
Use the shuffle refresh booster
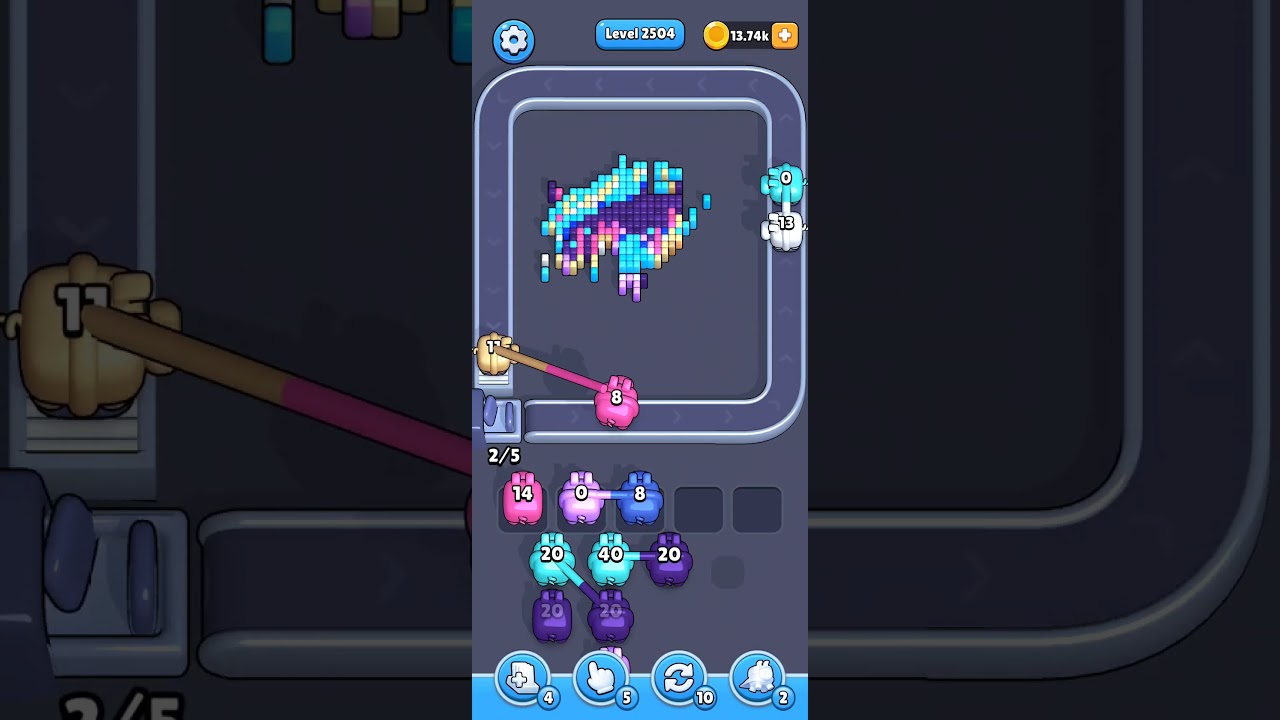pos(679,678)
